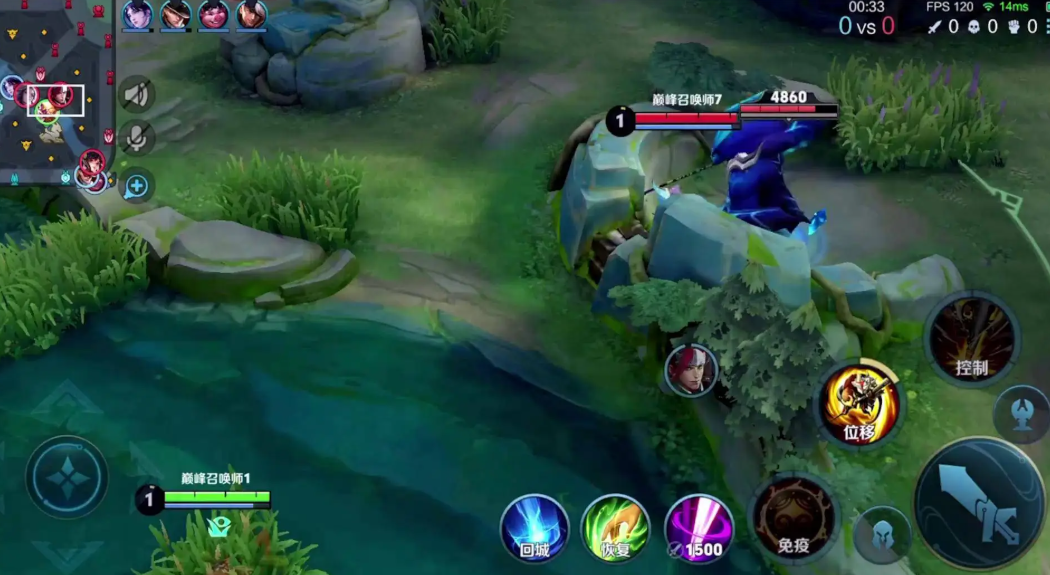The width and height of the screenshot is (1050, 575).
Task: Select the pig hero portrait at top
Action: [213, 15]
